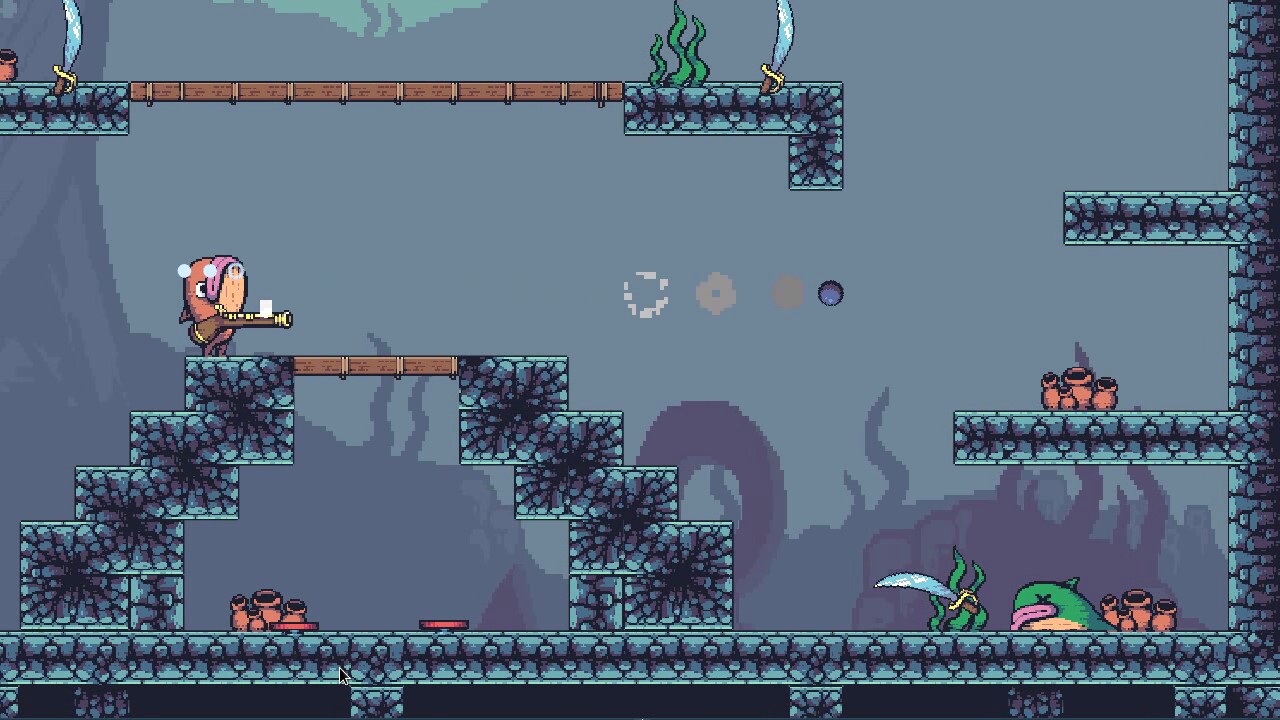Click the dark projectile flying mid-air
This screenshot has width=1280, height=720.
pyautogui.click(x=831, y=292)
